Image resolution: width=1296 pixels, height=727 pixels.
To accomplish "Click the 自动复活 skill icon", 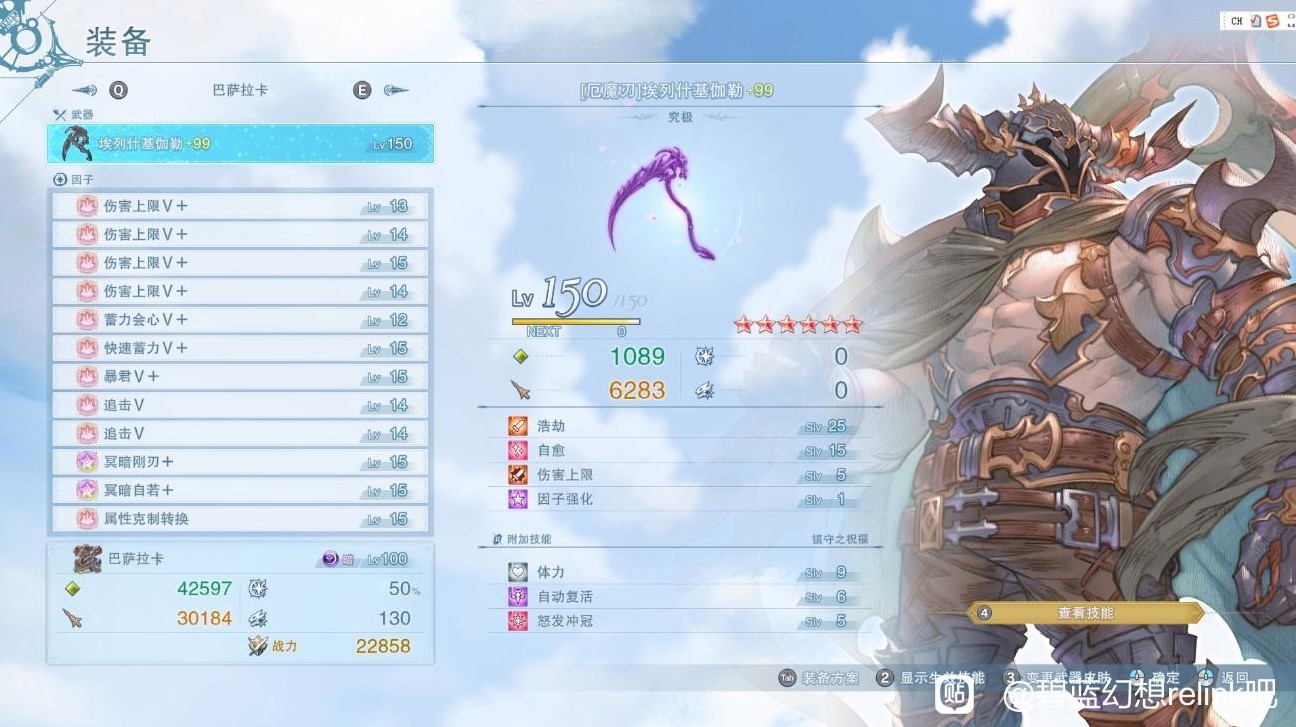I will (x=519, y=596).
